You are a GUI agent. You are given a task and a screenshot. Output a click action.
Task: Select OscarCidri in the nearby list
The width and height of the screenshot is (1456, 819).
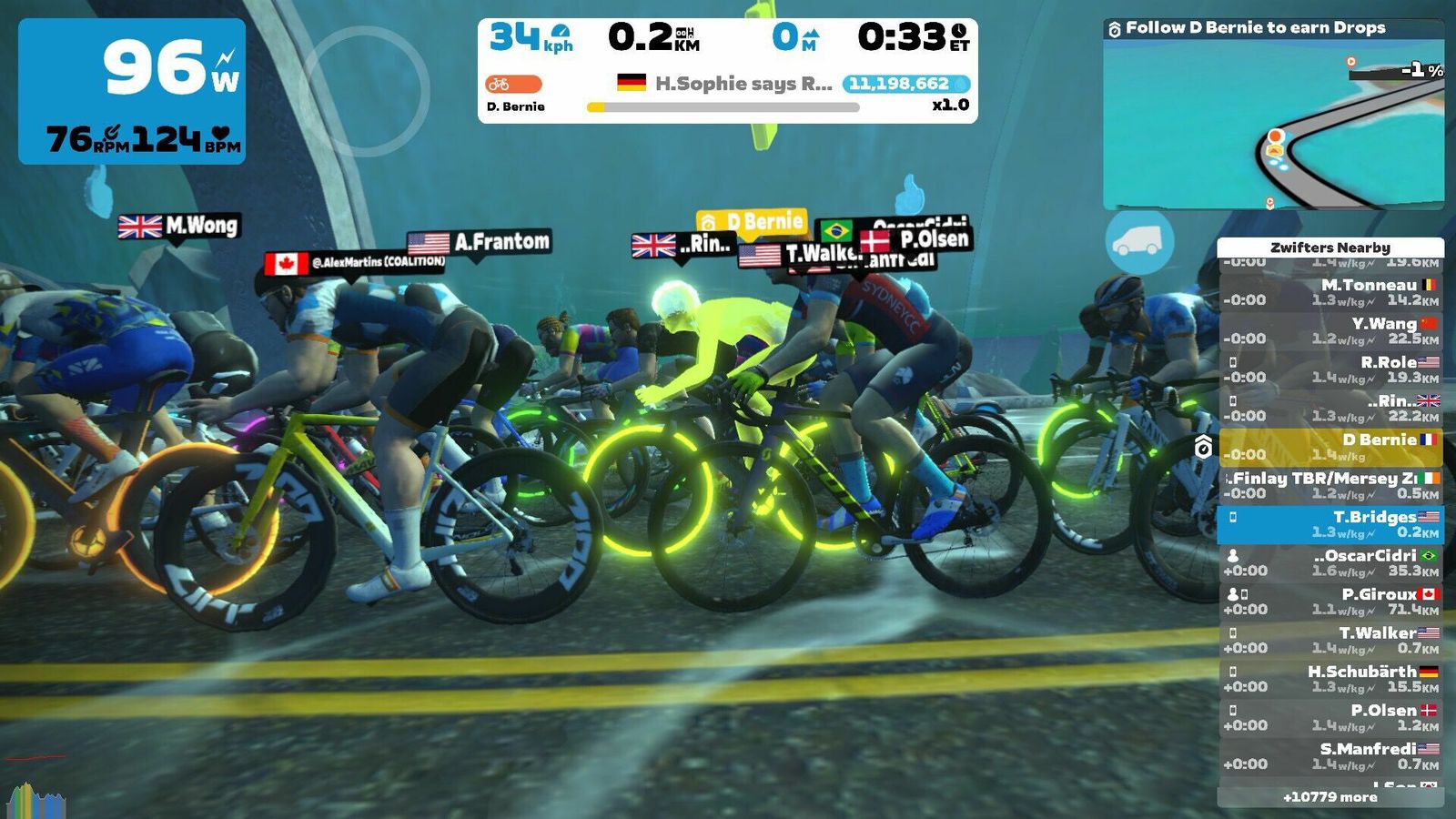point(1330,563)
